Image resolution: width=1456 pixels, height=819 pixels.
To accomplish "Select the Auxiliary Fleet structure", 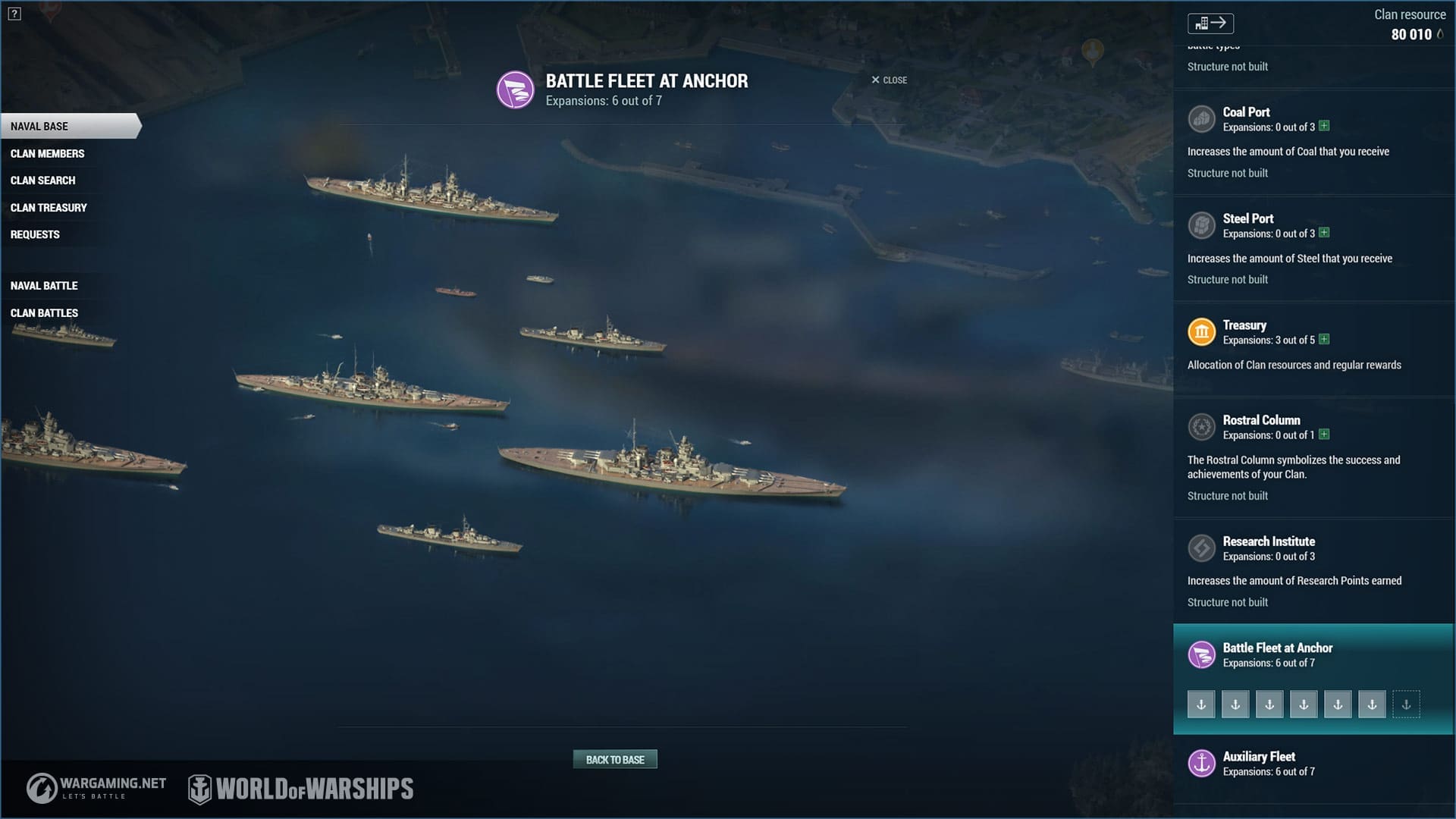I will coord(1259,758).
